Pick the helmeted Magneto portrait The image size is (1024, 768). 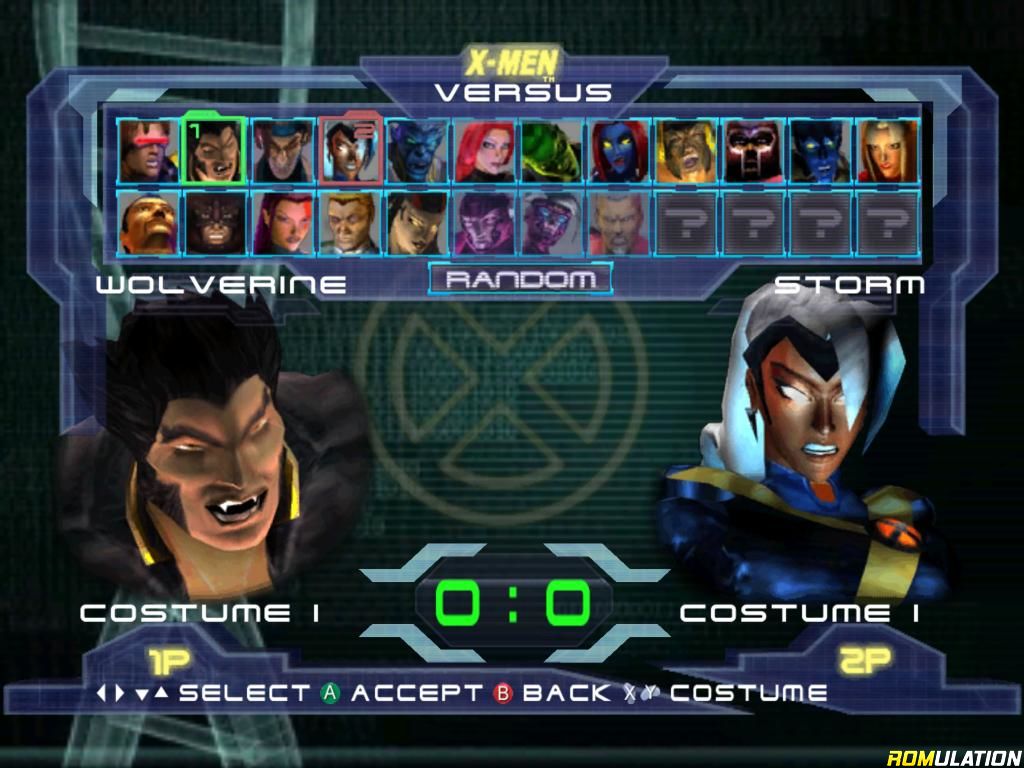coord(753,151)
